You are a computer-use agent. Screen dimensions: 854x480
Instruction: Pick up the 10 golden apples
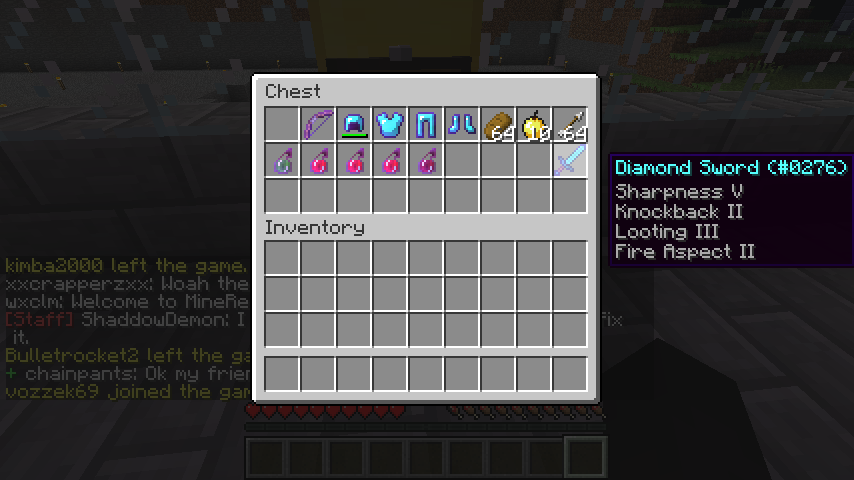click(534, 125)
